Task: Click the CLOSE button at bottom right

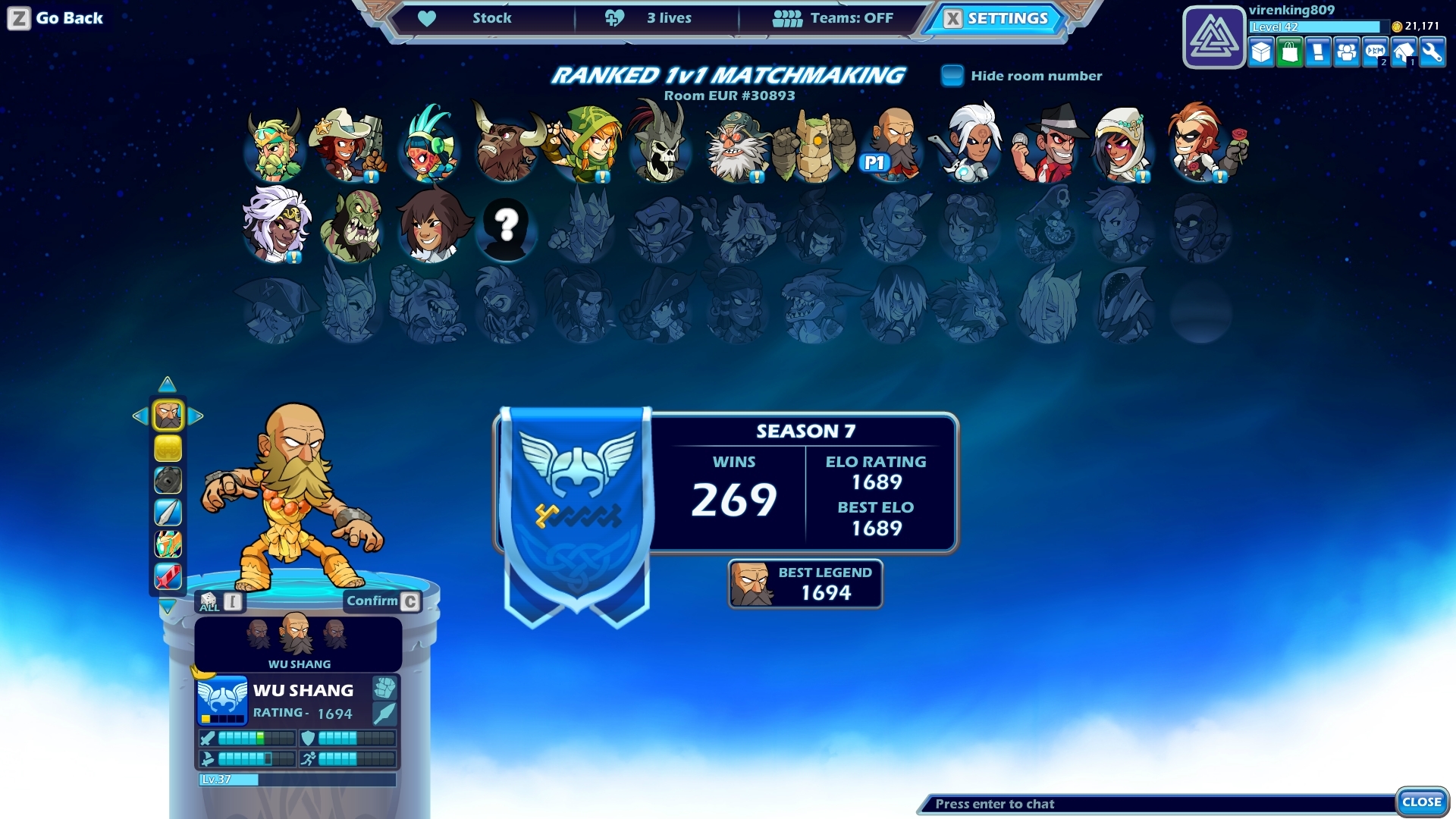Action: pyautogui.click(x=1421, y=800)
